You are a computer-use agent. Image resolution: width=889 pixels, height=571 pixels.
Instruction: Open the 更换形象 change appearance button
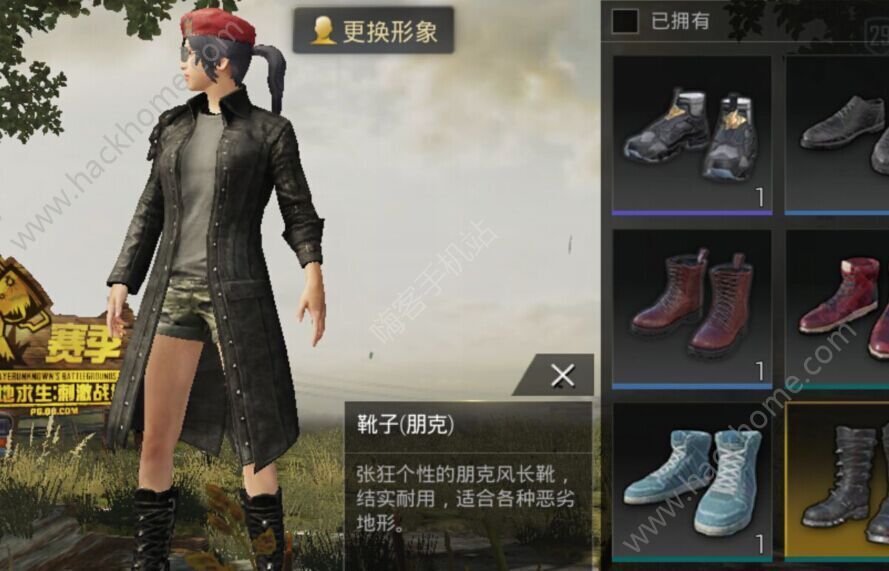coord(373,31)
